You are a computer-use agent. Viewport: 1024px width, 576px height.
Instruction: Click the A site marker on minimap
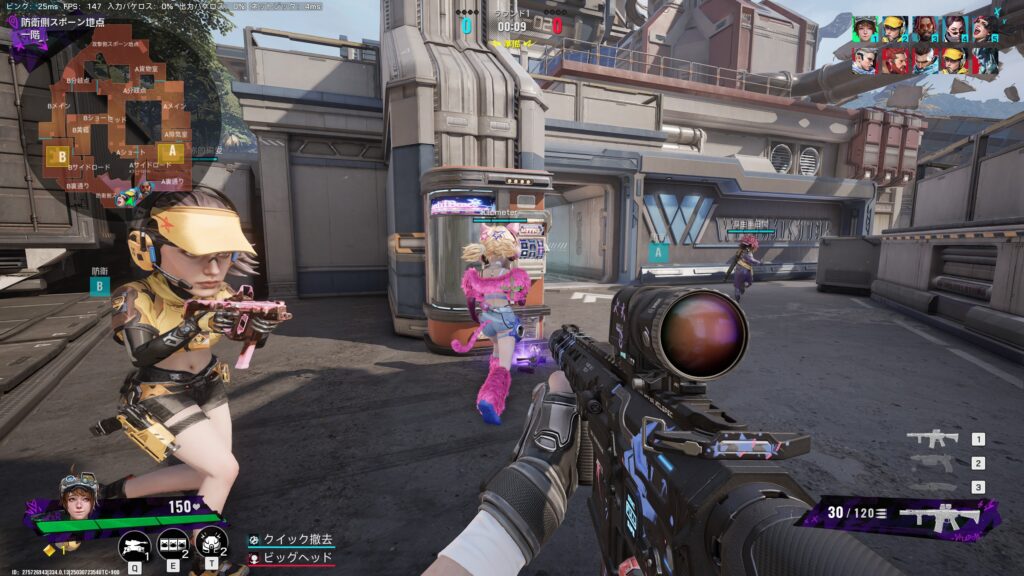pyautogui.click(x=172, y=152)
